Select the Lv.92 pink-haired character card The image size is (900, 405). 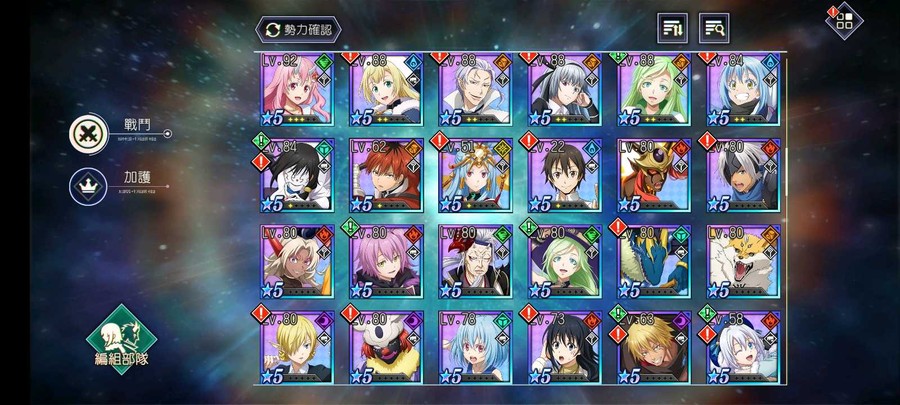(x=297, y=92)
